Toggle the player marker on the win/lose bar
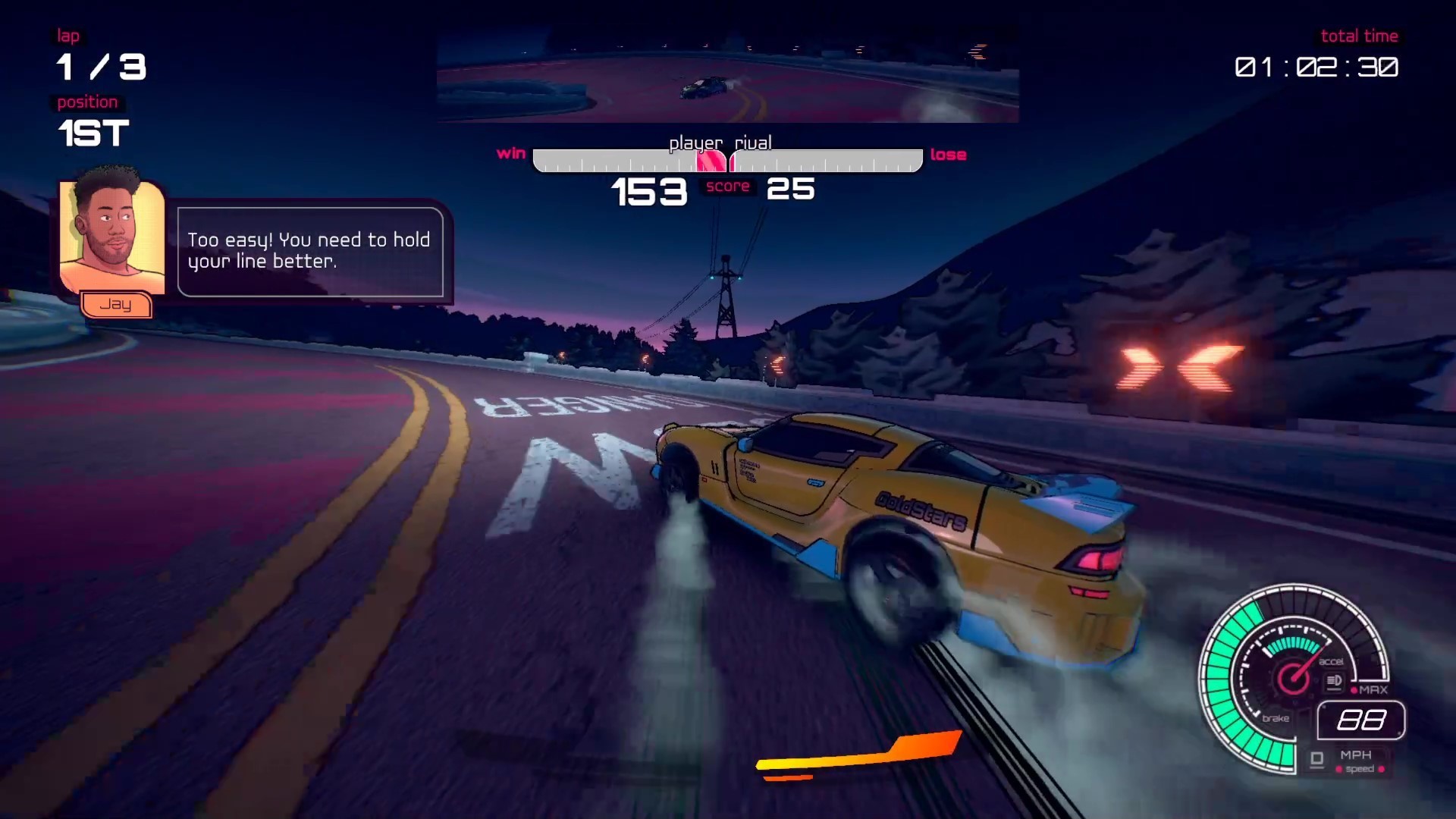 (711, 162)
